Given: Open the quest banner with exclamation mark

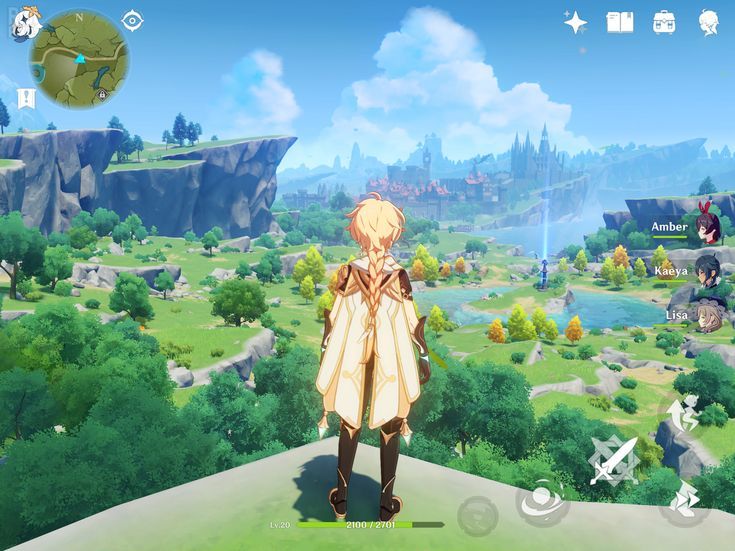Looking at the screenshot, I should coord(26,98).
